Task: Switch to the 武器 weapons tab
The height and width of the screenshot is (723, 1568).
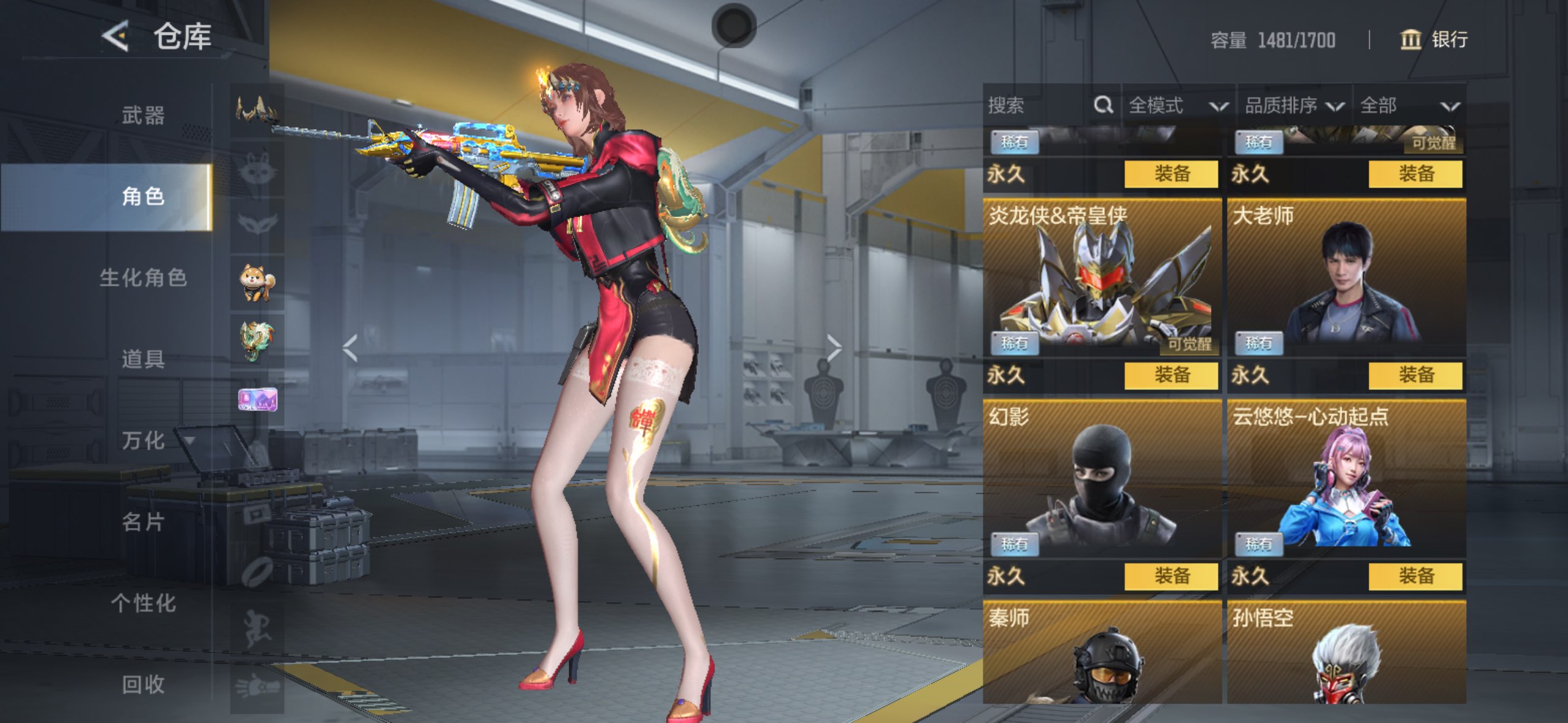Action: pos(143,115)
